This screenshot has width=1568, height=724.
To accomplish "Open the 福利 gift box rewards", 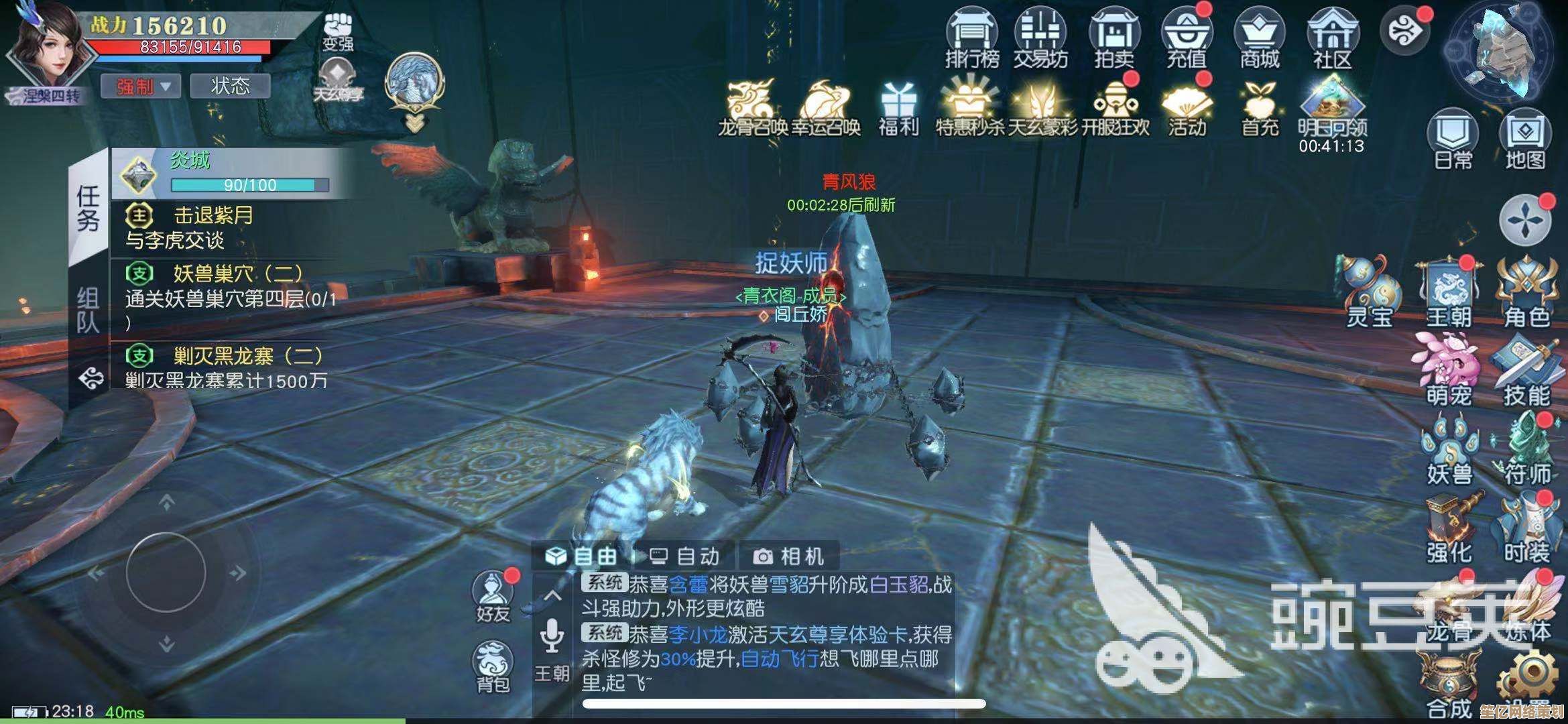I will pos(898,109).
